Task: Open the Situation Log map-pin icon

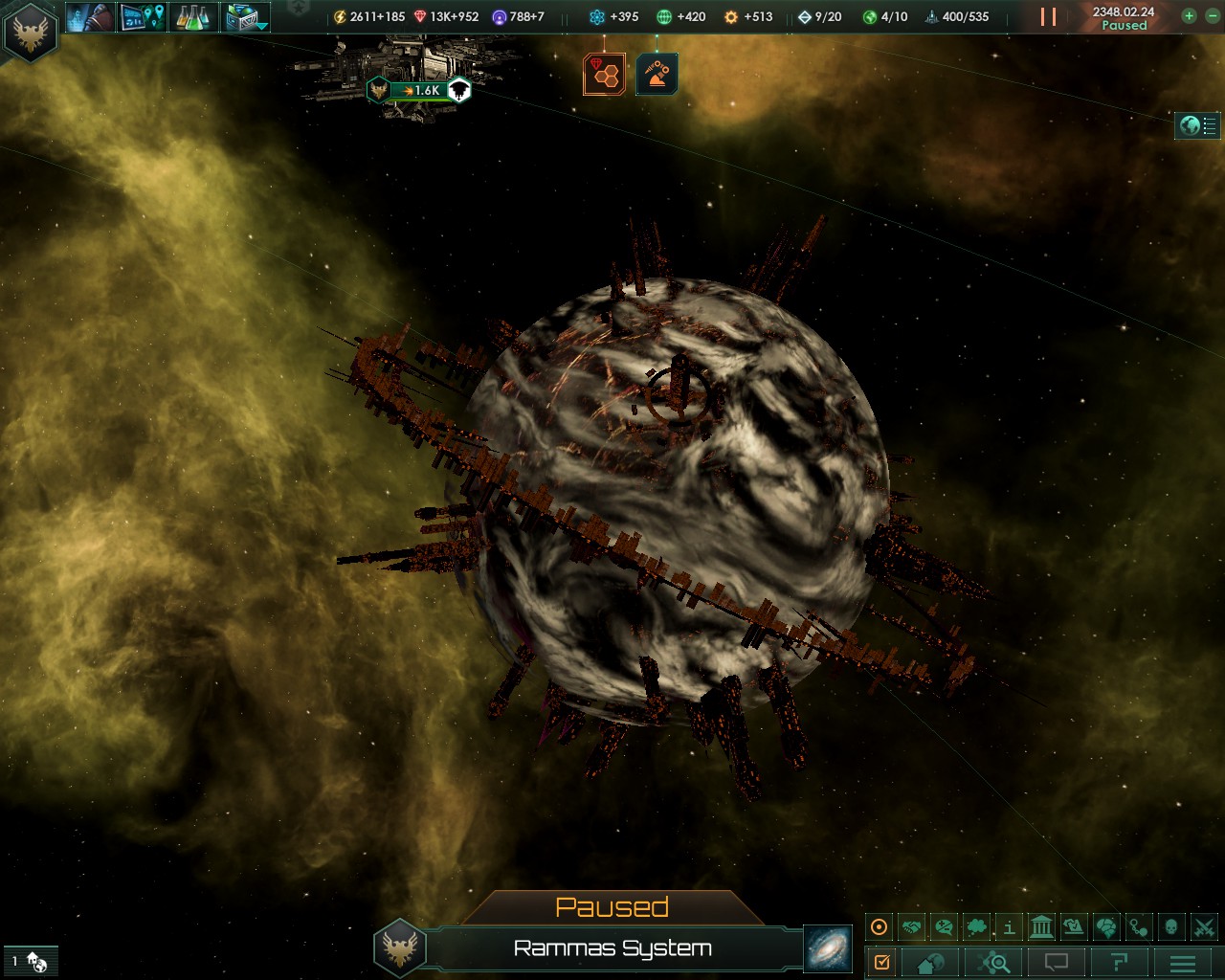Action: [144, 16]
